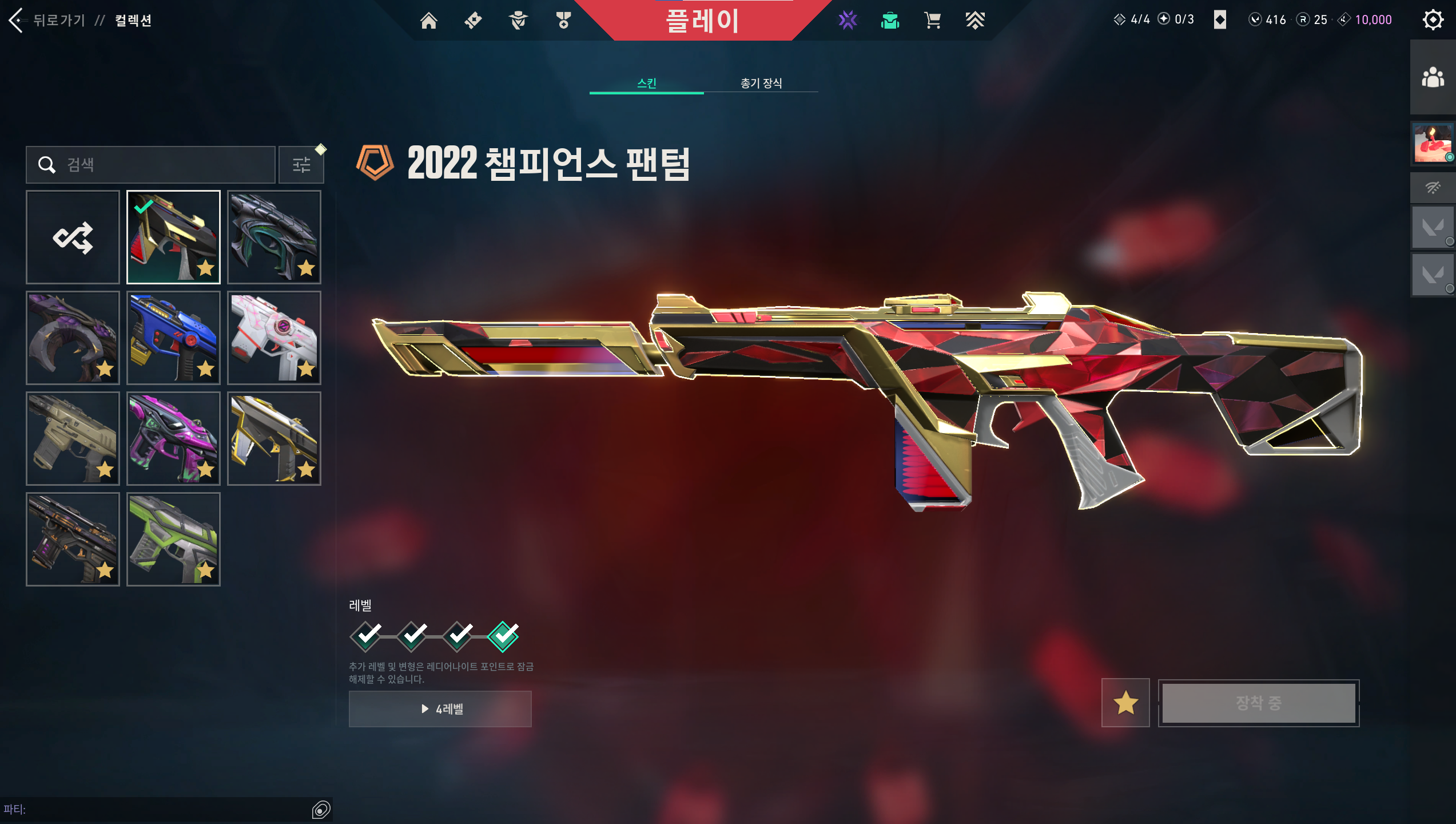Select the lime green Phantom skin

click(173, 539)
